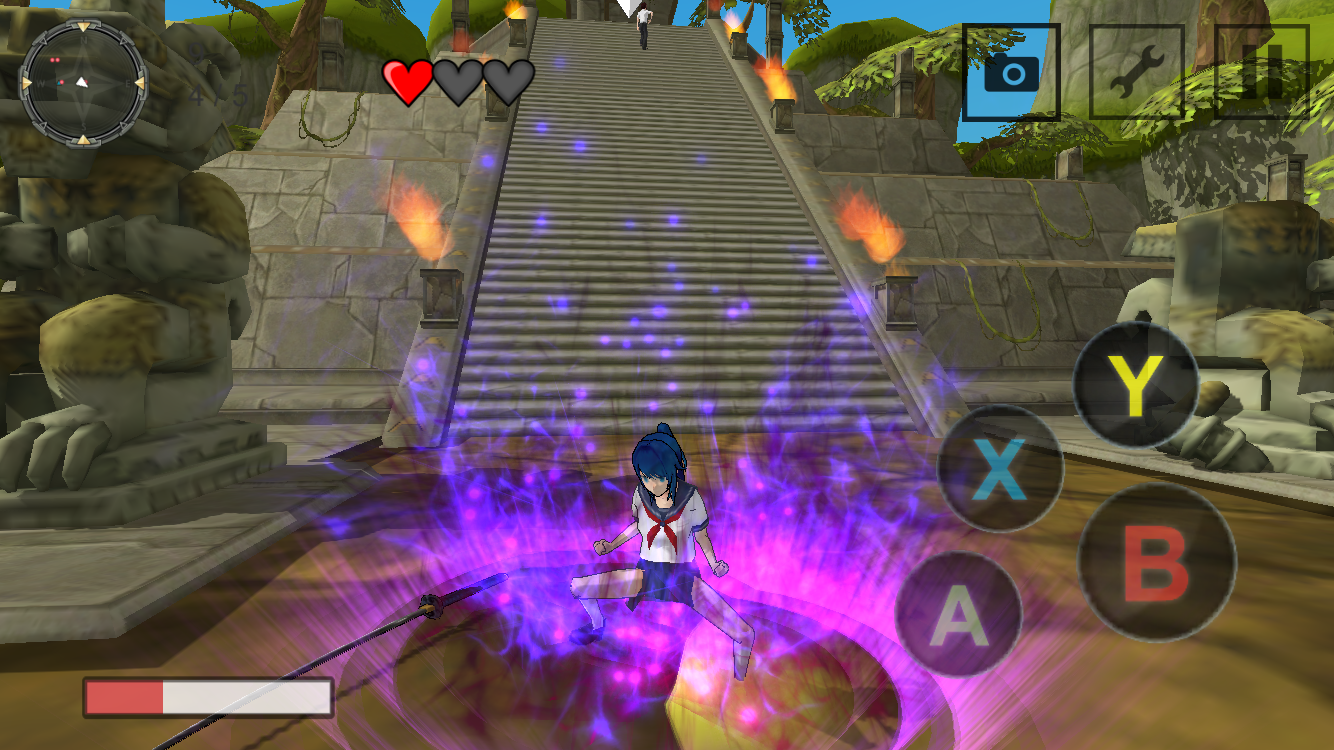
Task: Tap the east arrow on the compass
Action: tap(139, 82)
